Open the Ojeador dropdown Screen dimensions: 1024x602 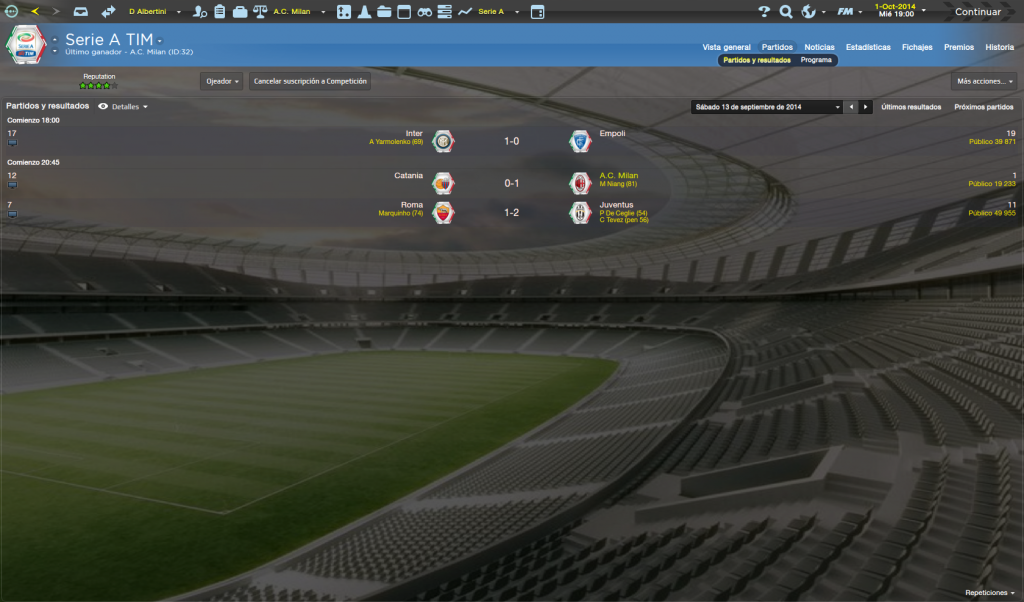tap(221, 81)
